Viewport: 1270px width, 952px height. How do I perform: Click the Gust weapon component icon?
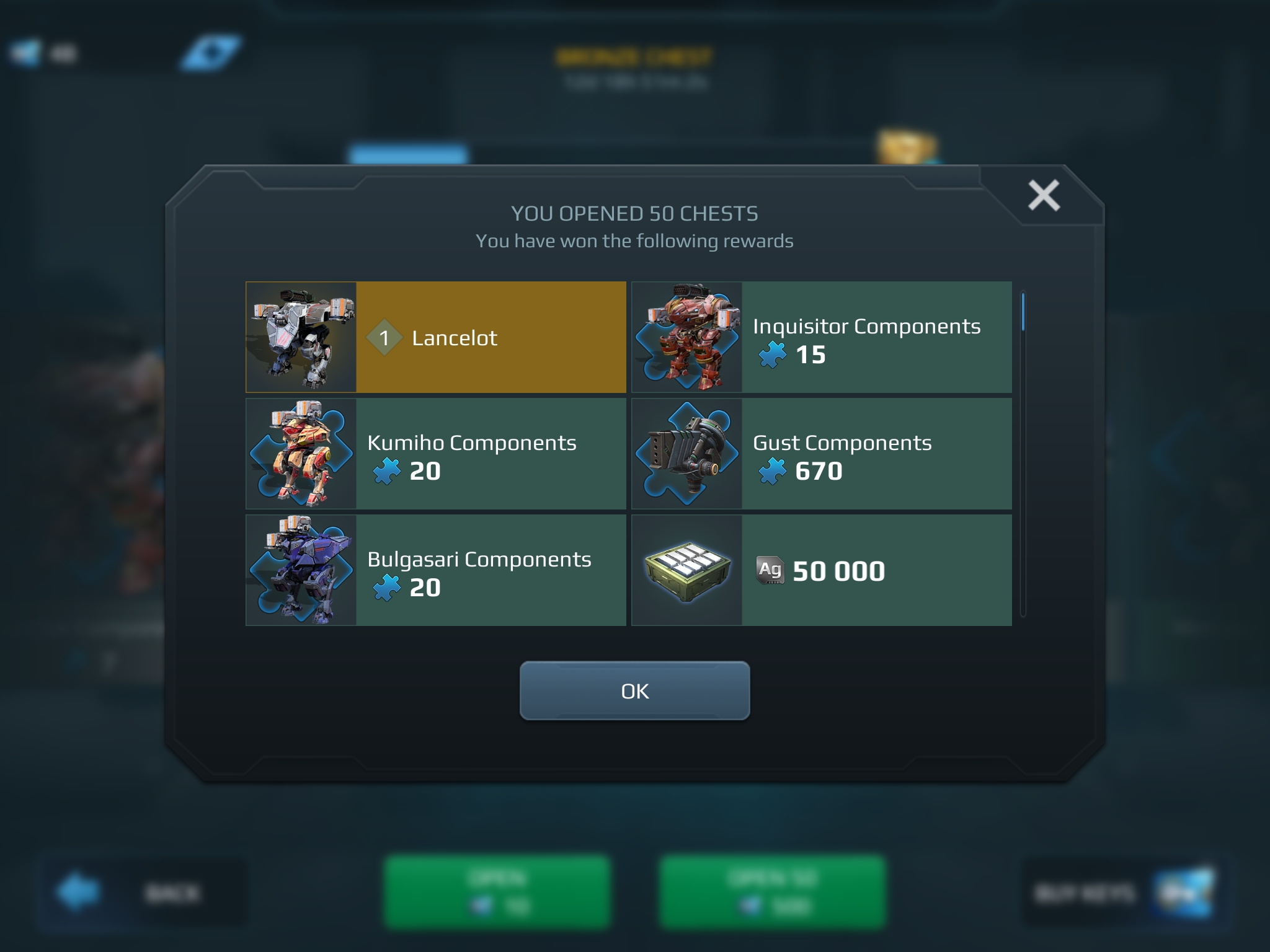[687, 454]
